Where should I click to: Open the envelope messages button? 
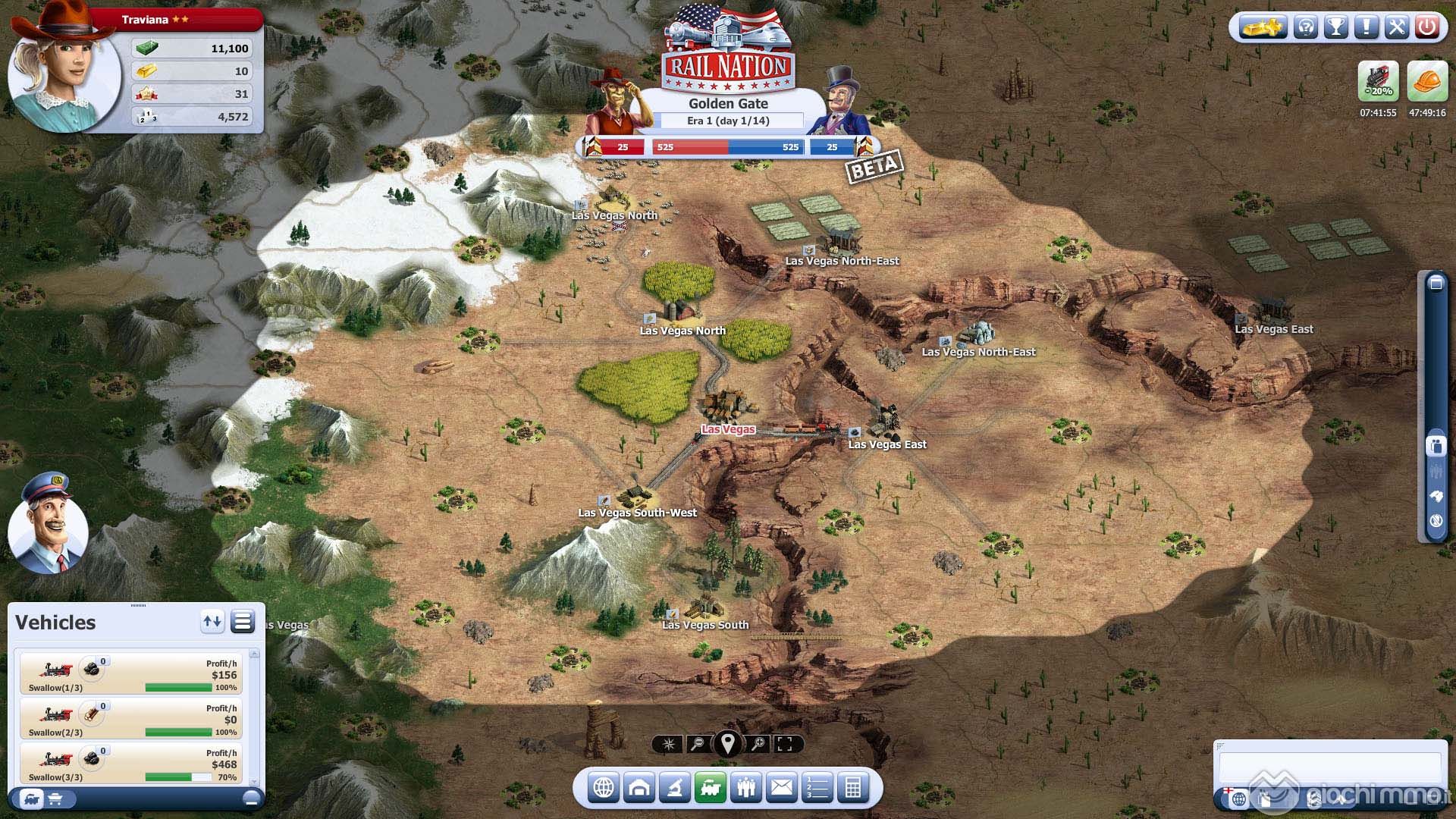[782, 788]
